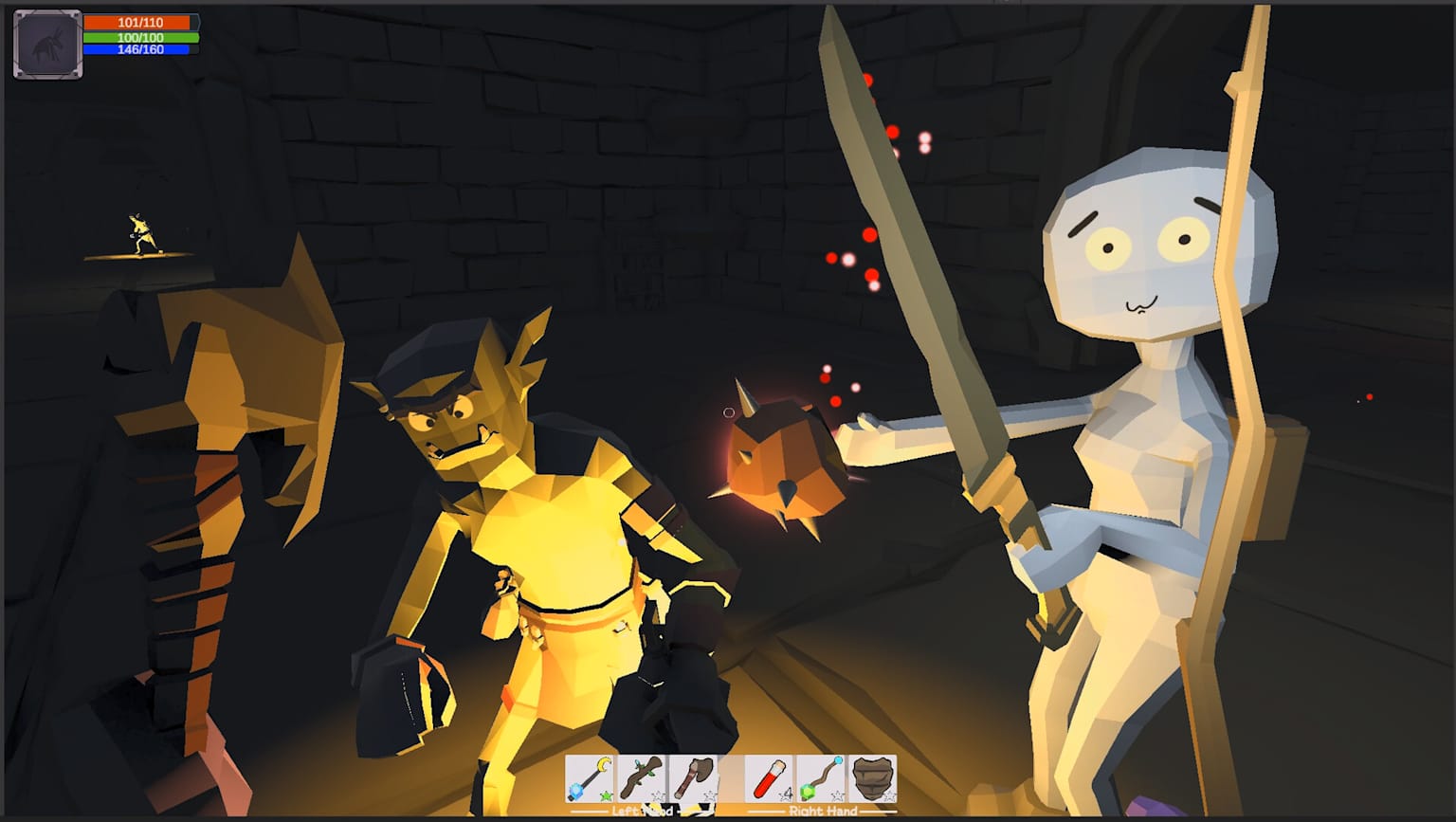Toggle the star on the shield slot

coord(888,795)
